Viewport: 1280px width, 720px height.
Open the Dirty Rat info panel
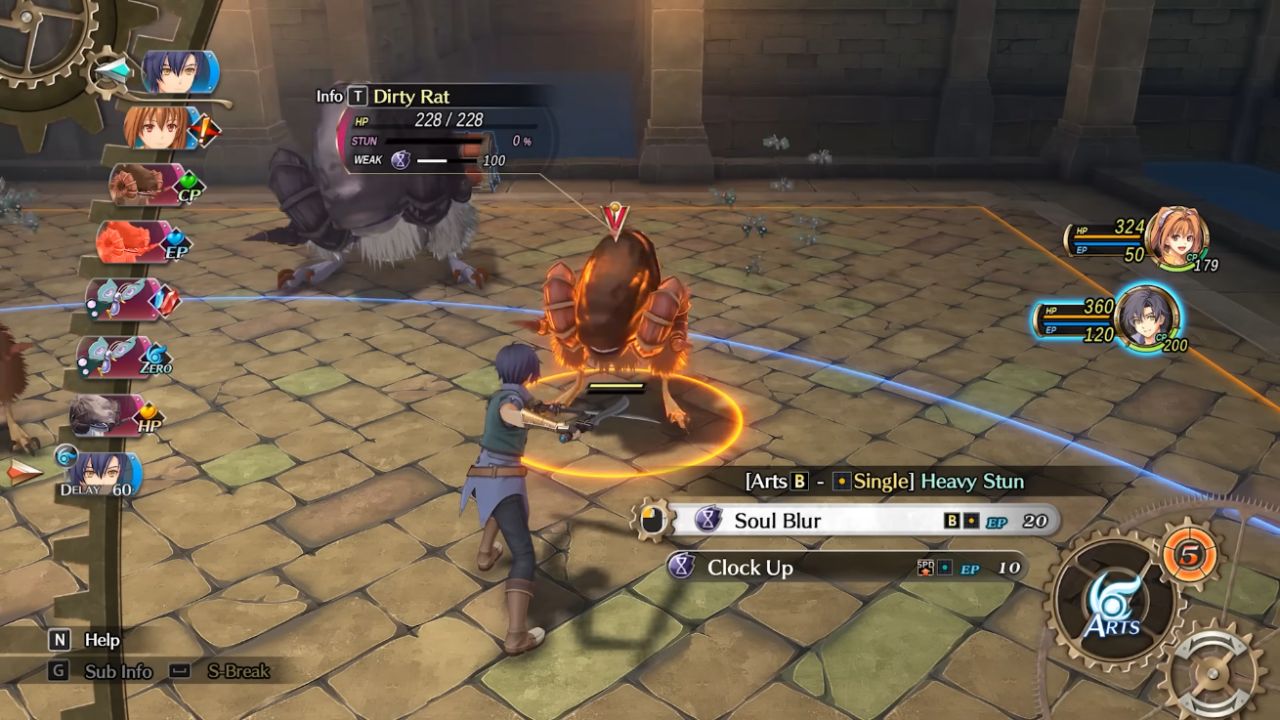[x=357, y=96]
